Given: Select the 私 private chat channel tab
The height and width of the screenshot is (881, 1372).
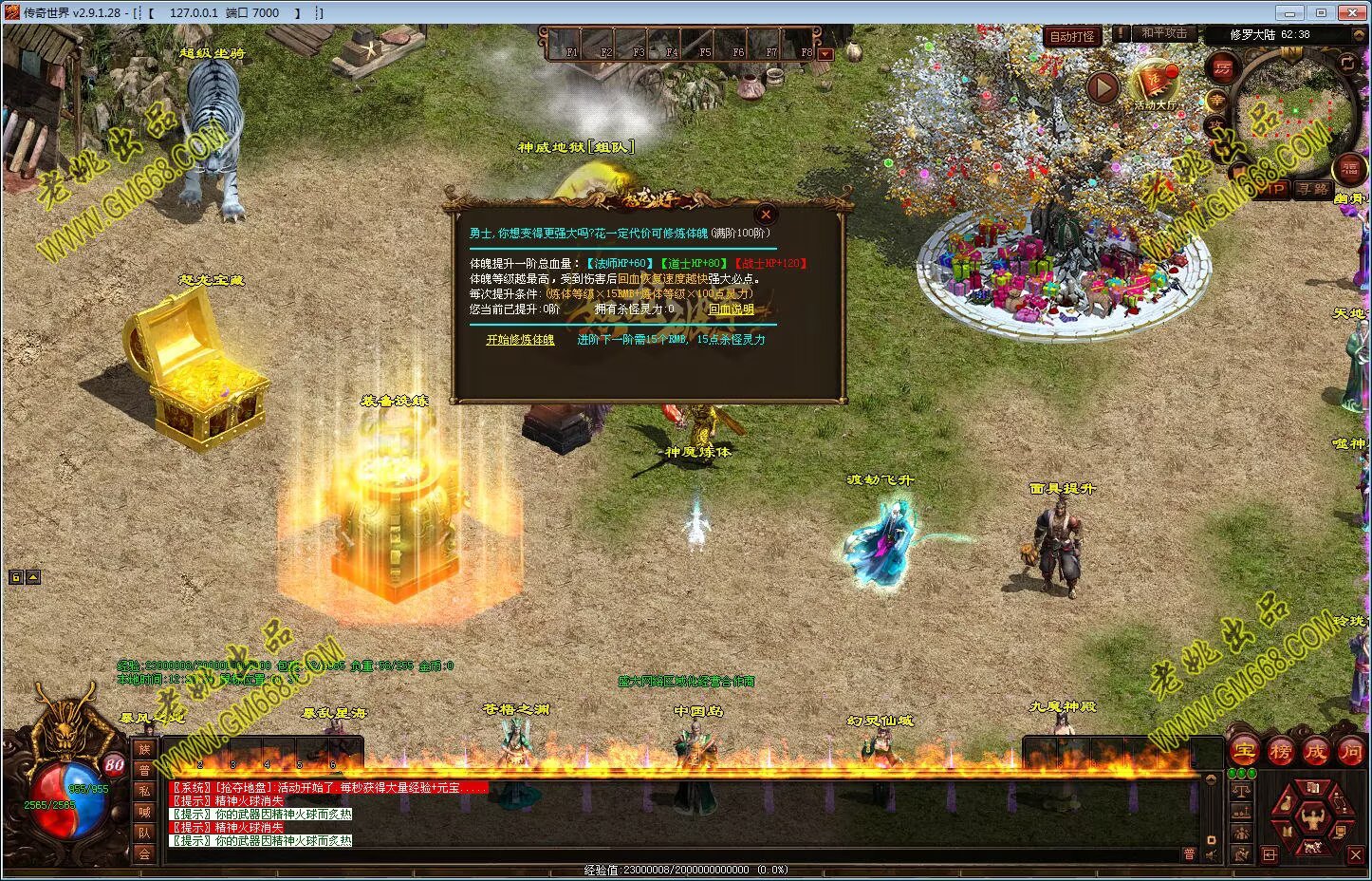Looking at the screenshot, I should click(x=144, y=791).
